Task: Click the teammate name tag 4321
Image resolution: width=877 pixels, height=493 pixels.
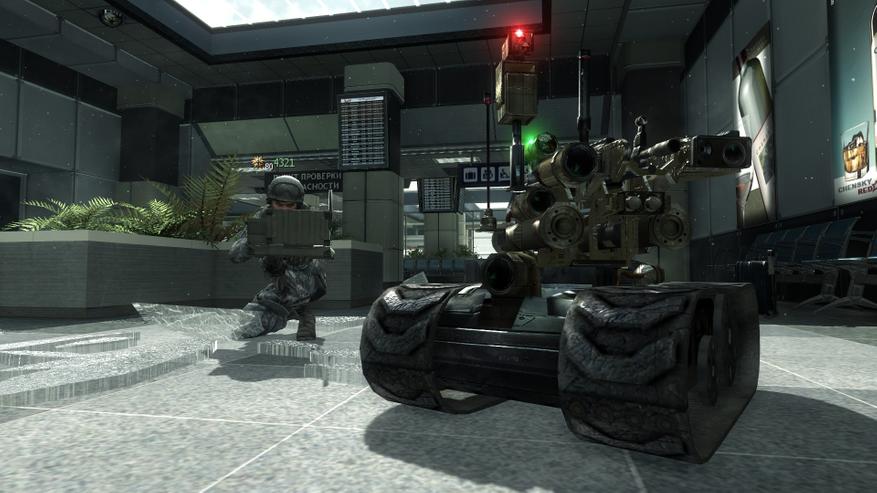Action: pyautogui.click(x=284, y=162)
